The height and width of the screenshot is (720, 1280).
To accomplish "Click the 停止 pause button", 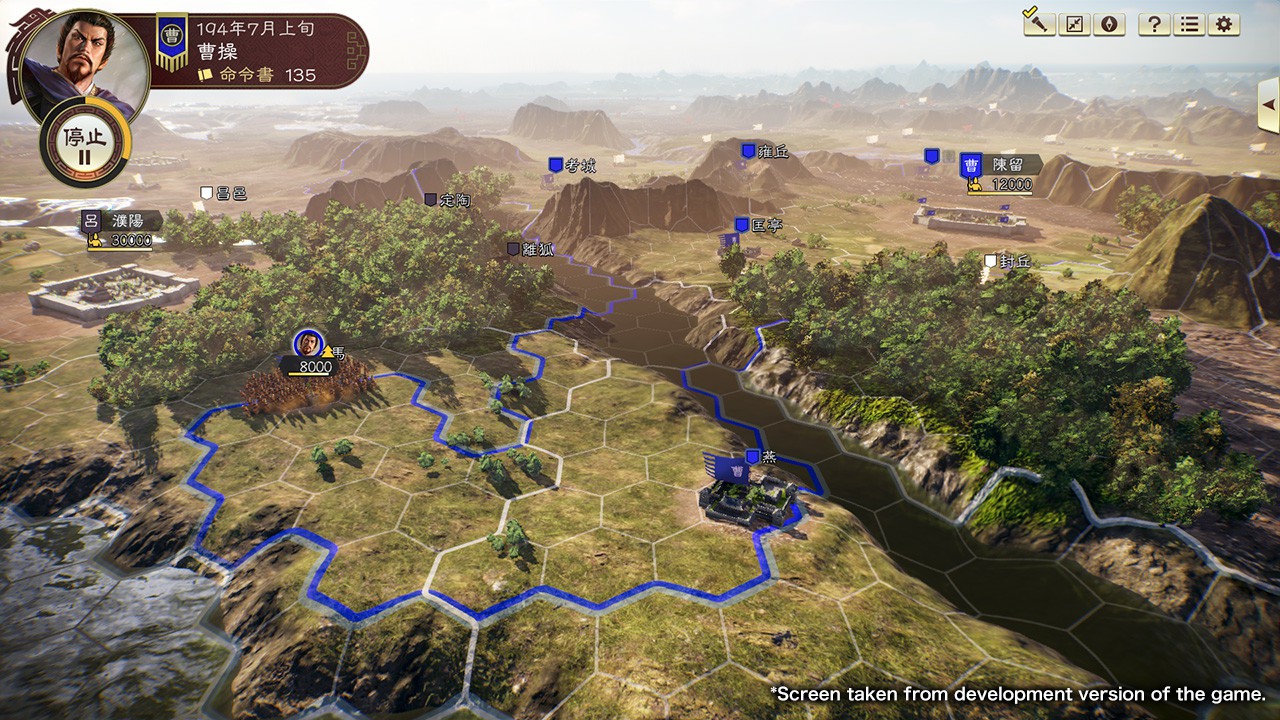I will click(84, 143).
